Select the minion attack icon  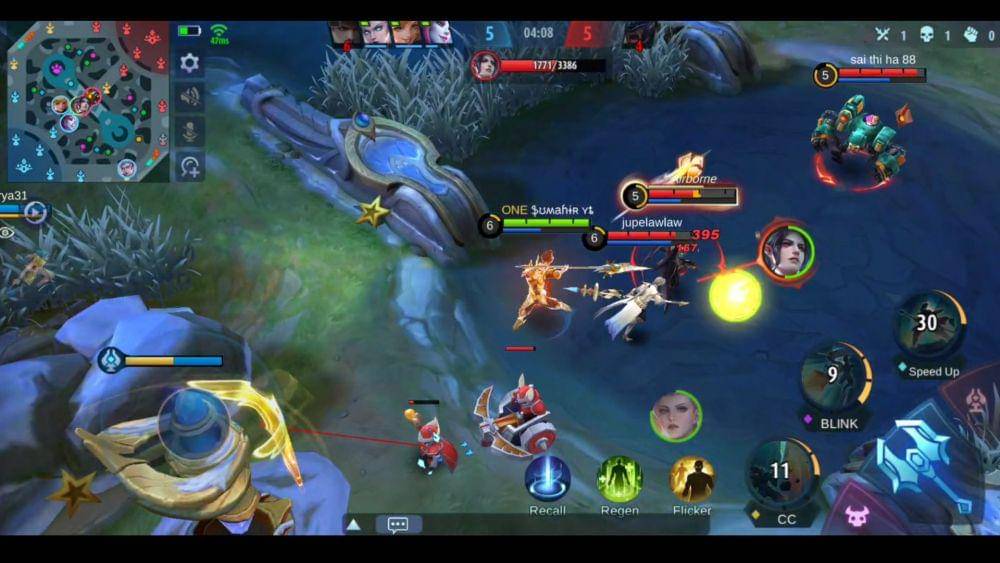tap(857, 516)
